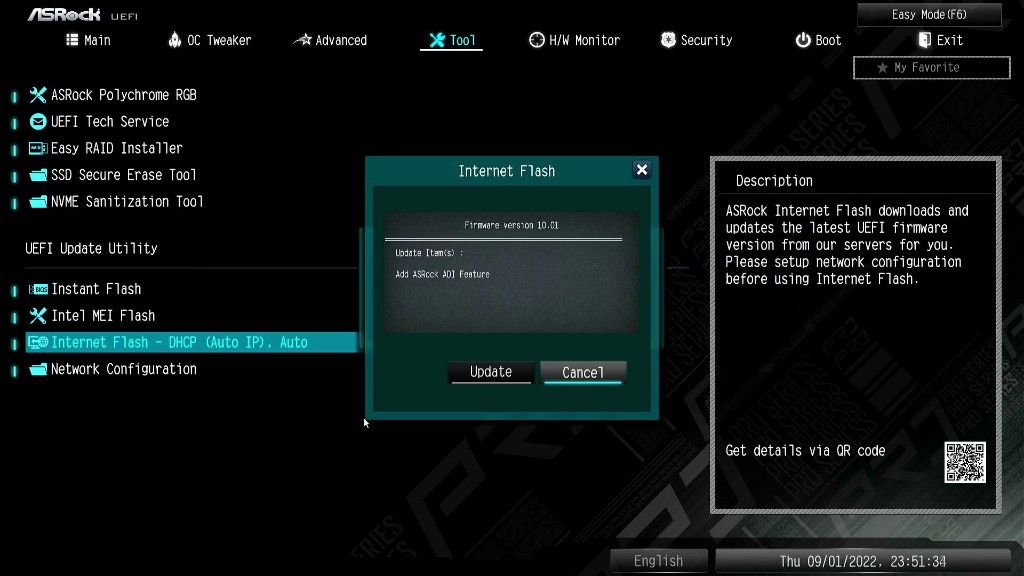Image resolution: width=1024 pixels, height=576 pixels.
Task: Cancel the Internet Flash dialog
Action: [583, 372]
